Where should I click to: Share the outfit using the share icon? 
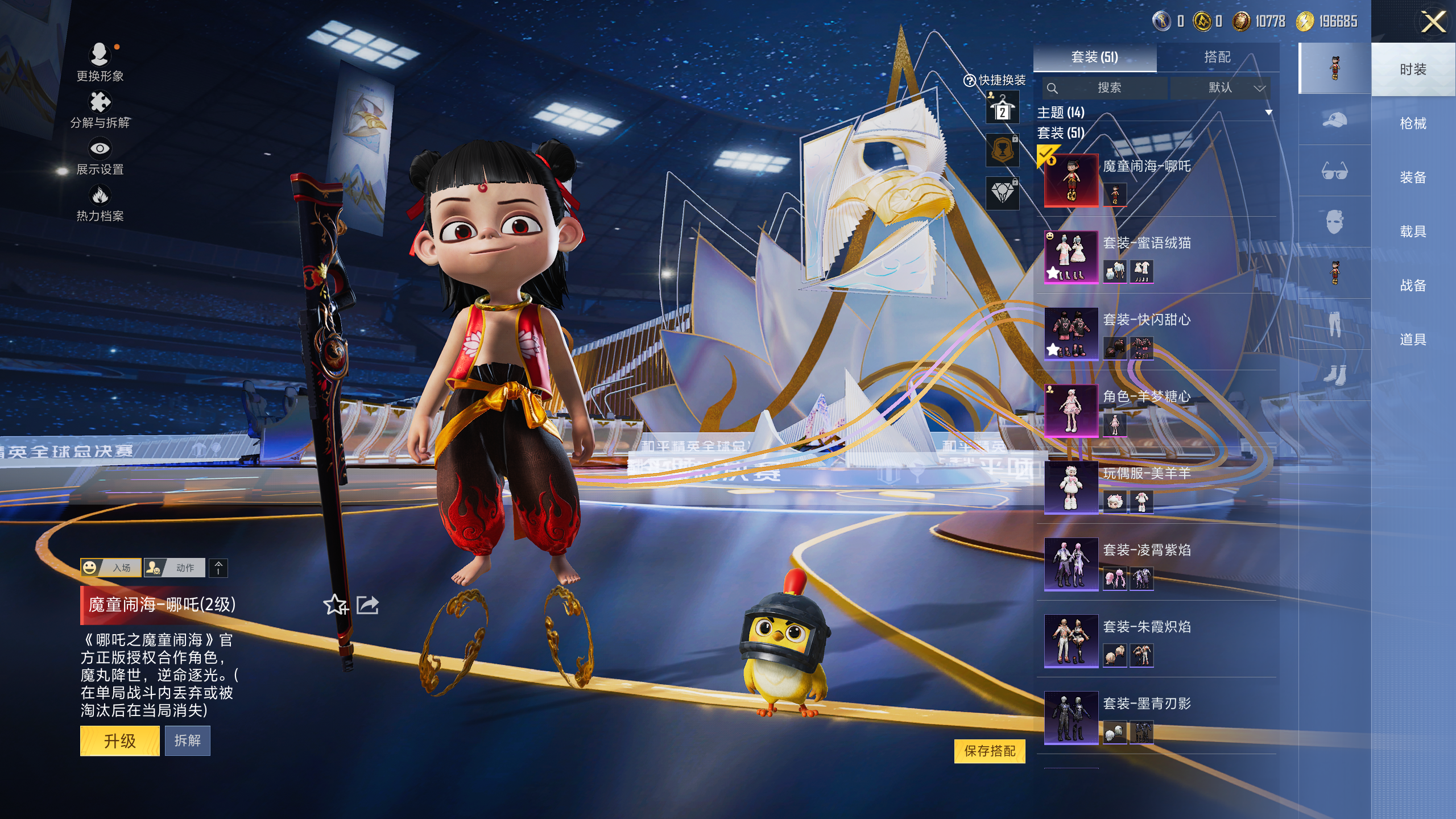tap(367, 605)
